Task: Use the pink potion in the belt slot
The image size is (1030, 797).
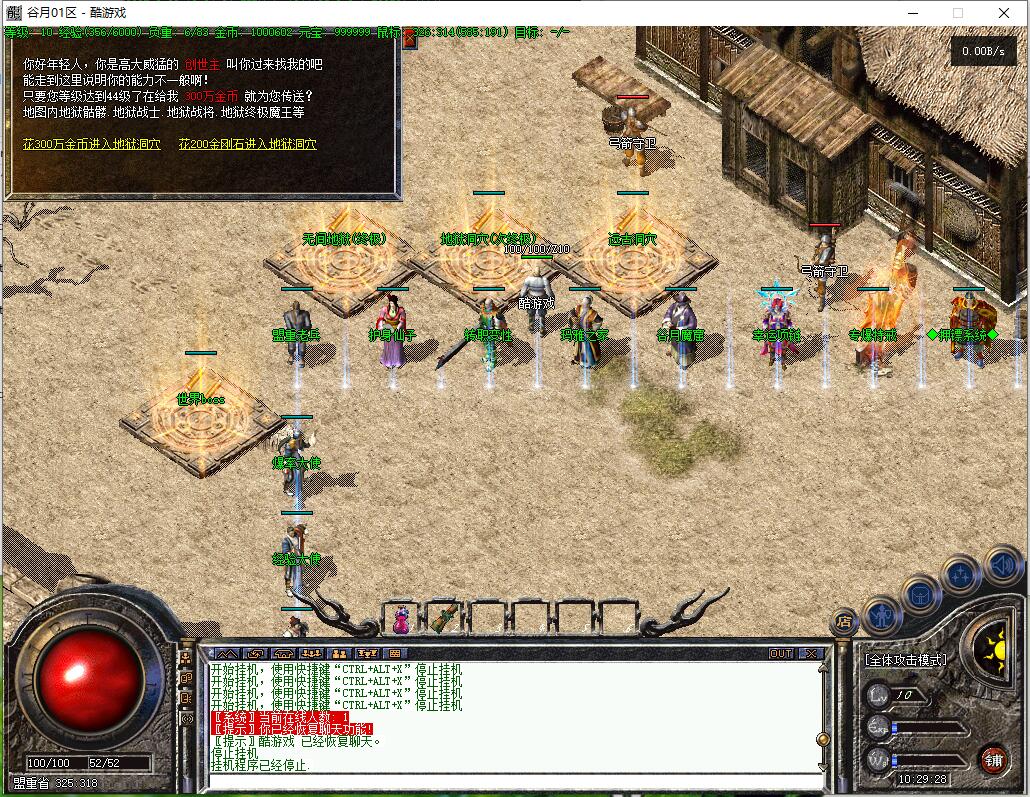Action: (401, 618)
